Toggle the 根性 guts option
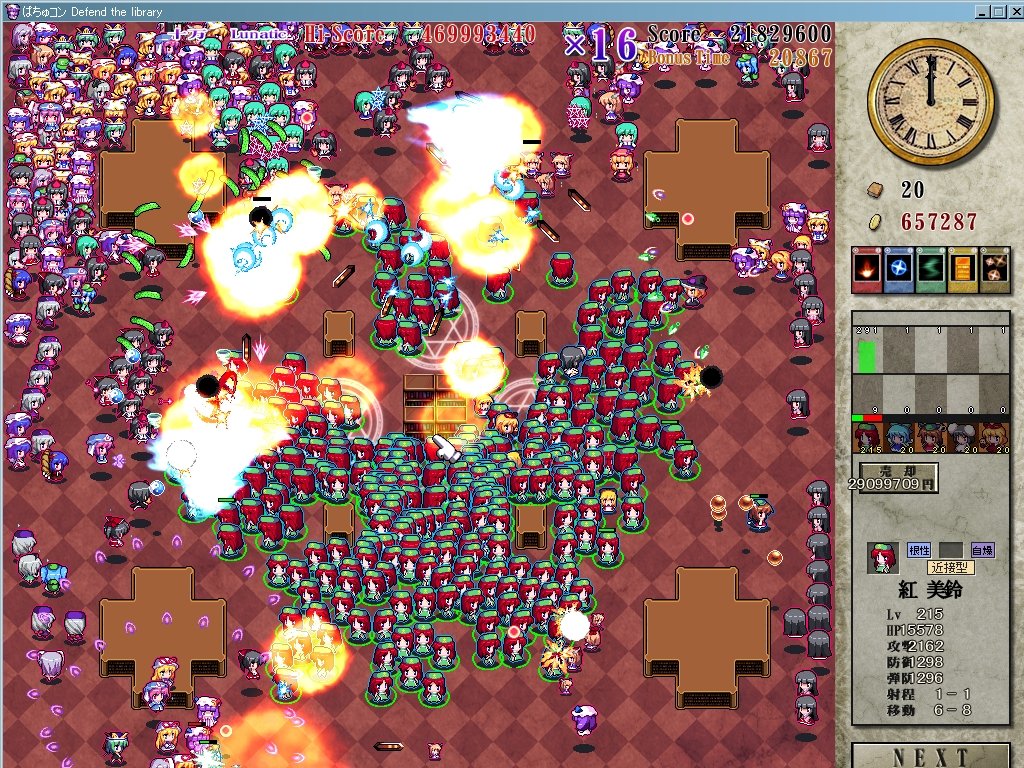The height and width of the screenshot is (768, 1024). pyautogui.click(x=918, y=550)
